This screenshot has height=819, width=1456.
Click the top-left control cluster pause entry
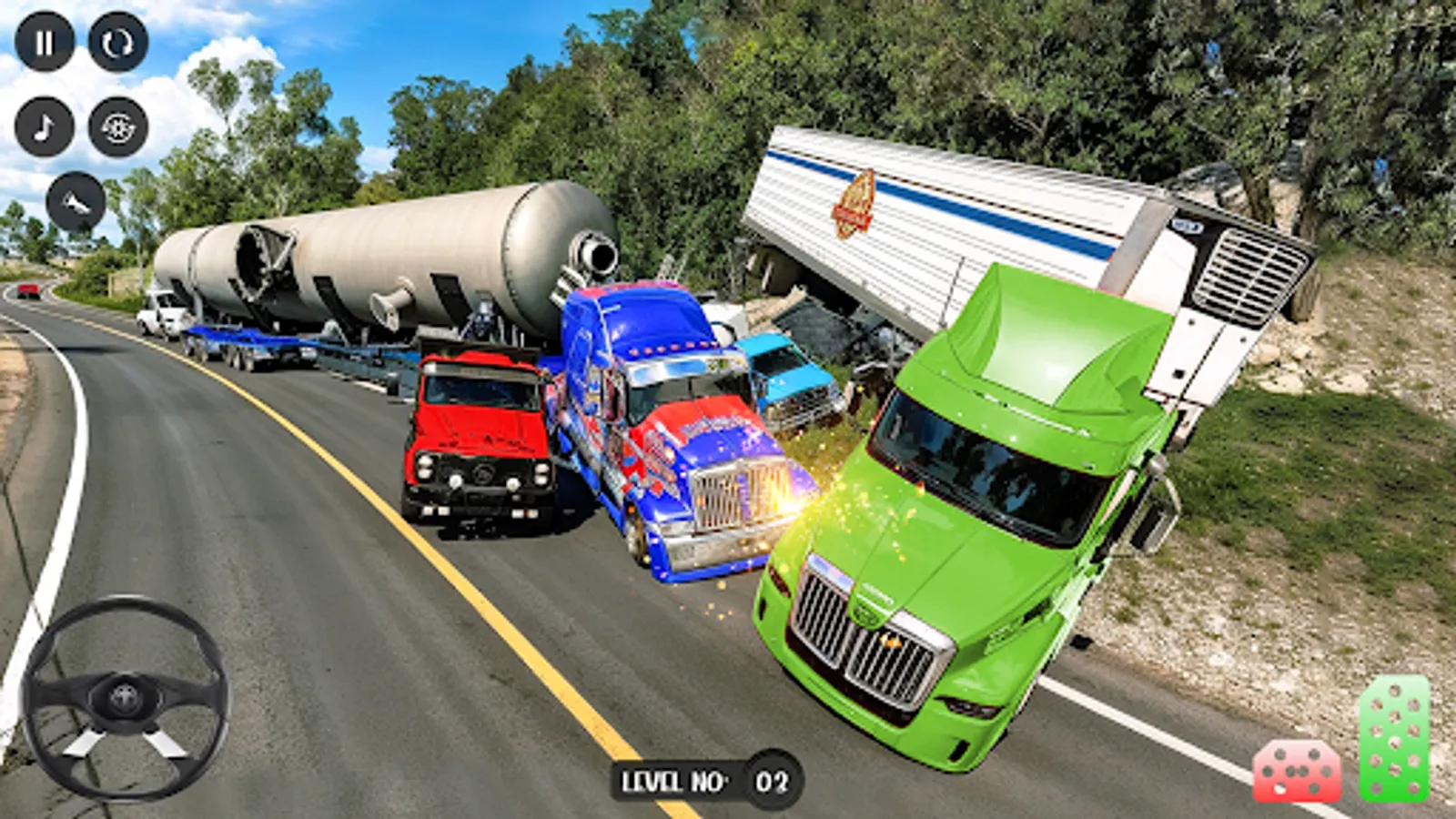pyautogui.click(x=45, y=40)
